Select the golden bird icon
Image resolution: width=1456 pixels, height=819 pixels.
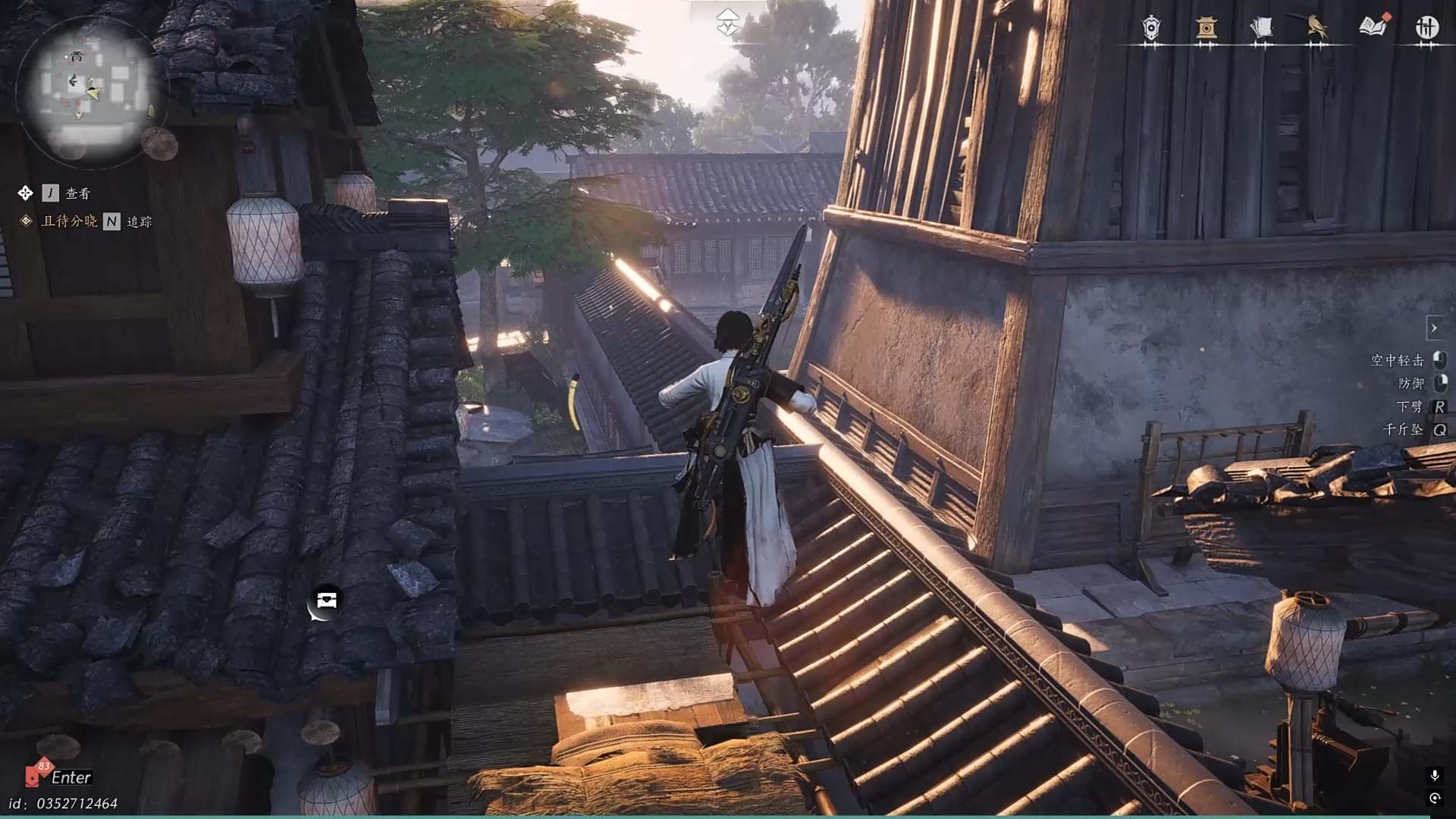point(1316,28)
